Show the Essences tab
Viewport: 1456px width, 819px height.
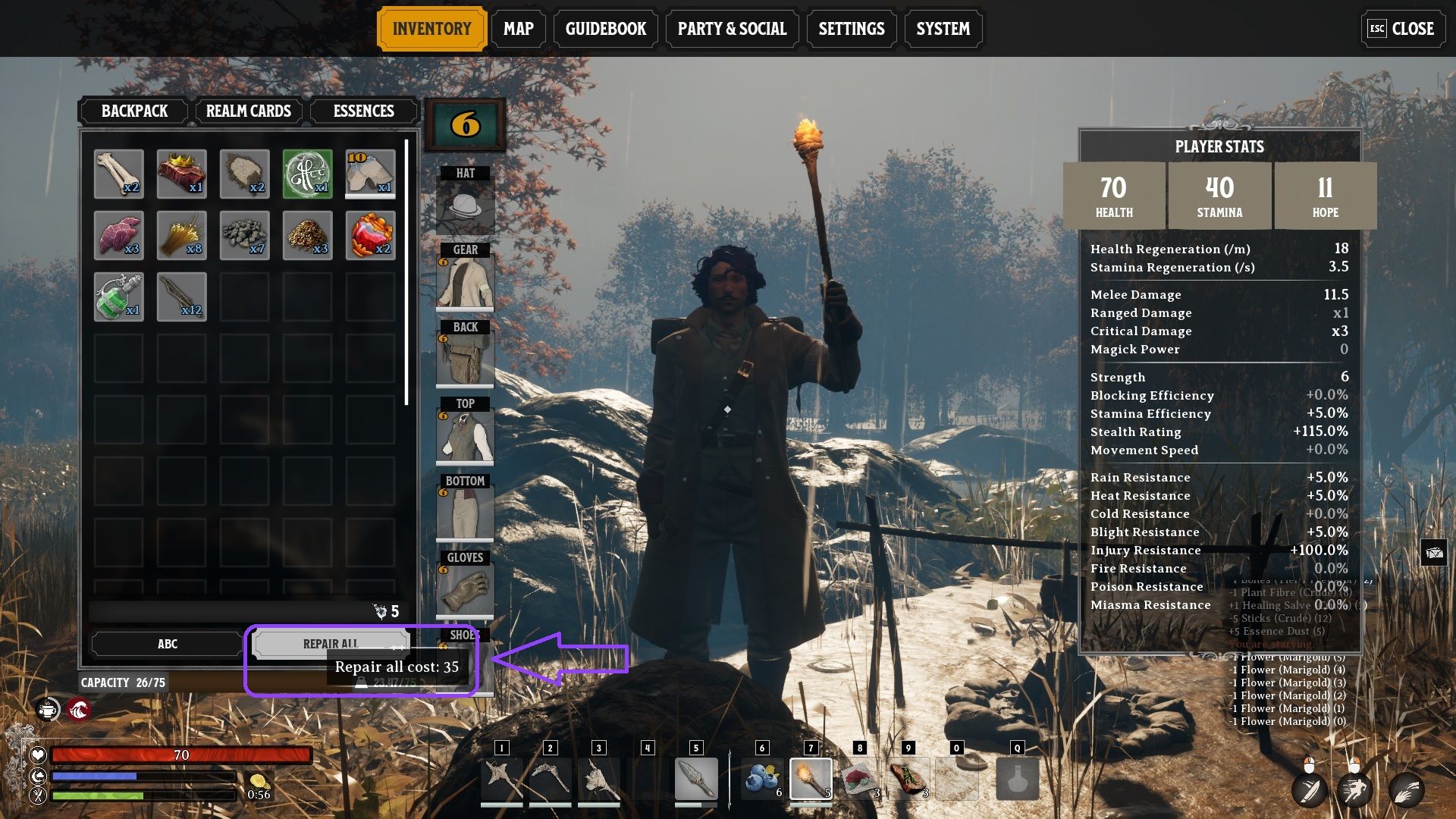tap(363, 111)
